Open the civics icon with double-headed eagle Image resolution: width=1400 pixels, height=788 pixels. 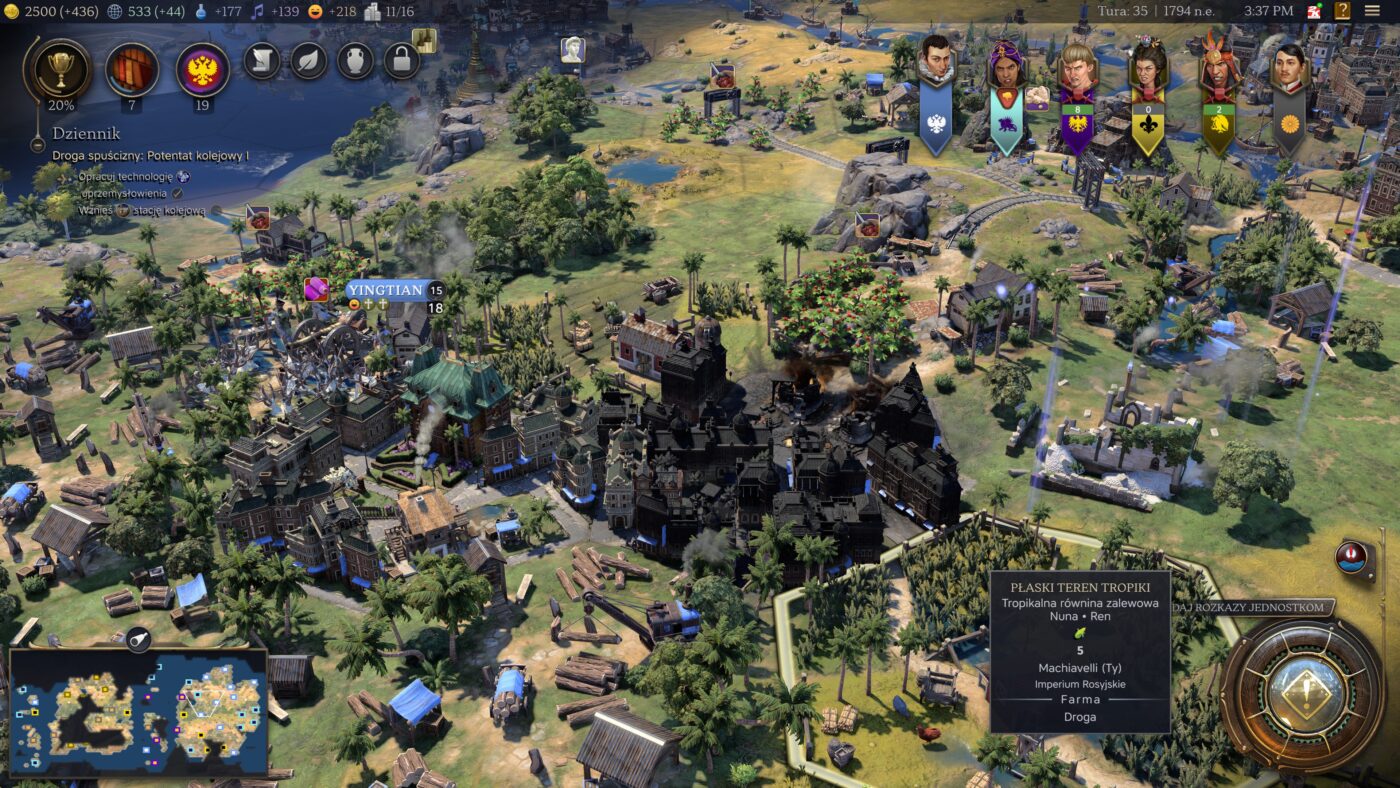[x=203, y=68]
